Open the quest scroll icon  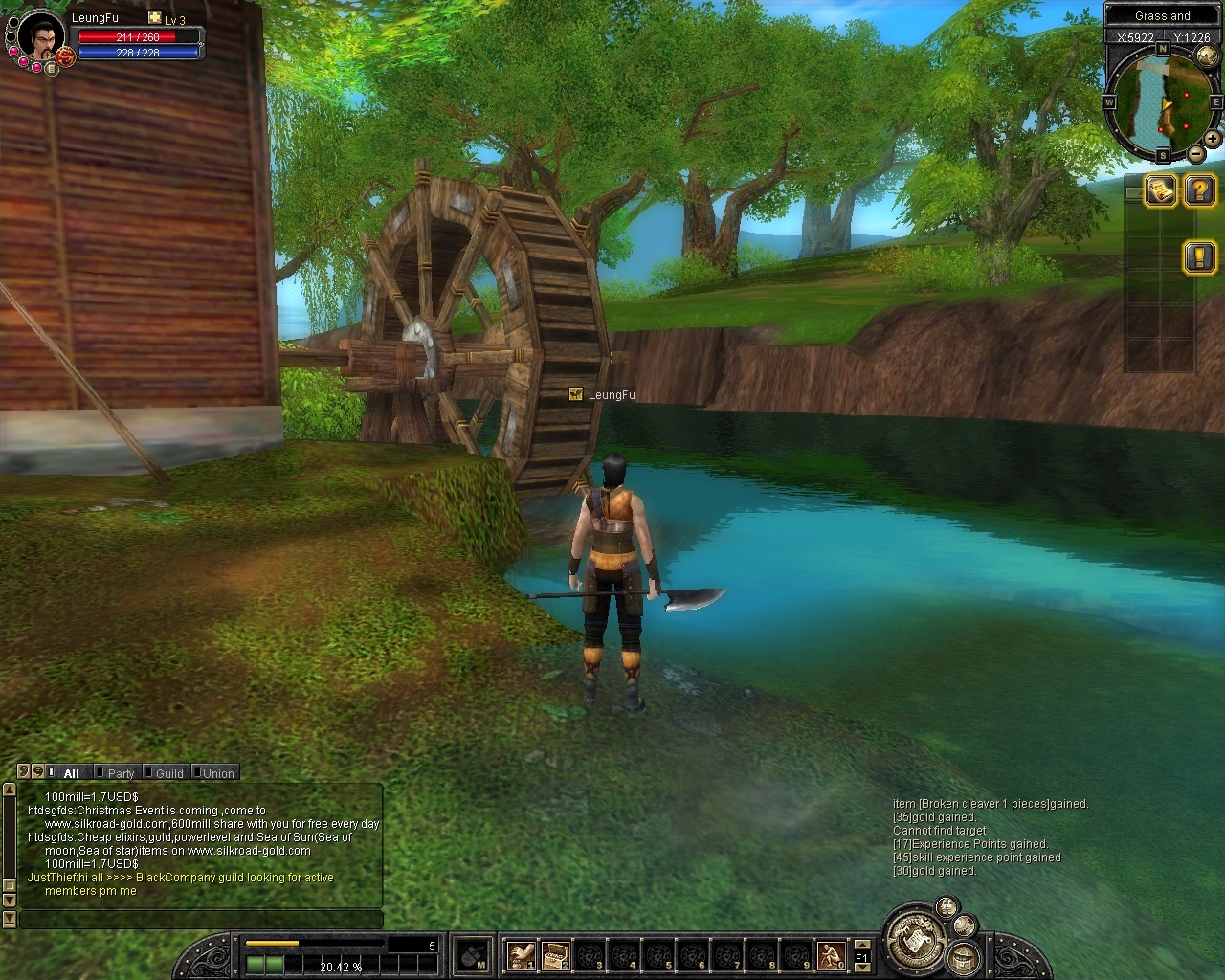pyautogui.click(x=1162, y=190)
